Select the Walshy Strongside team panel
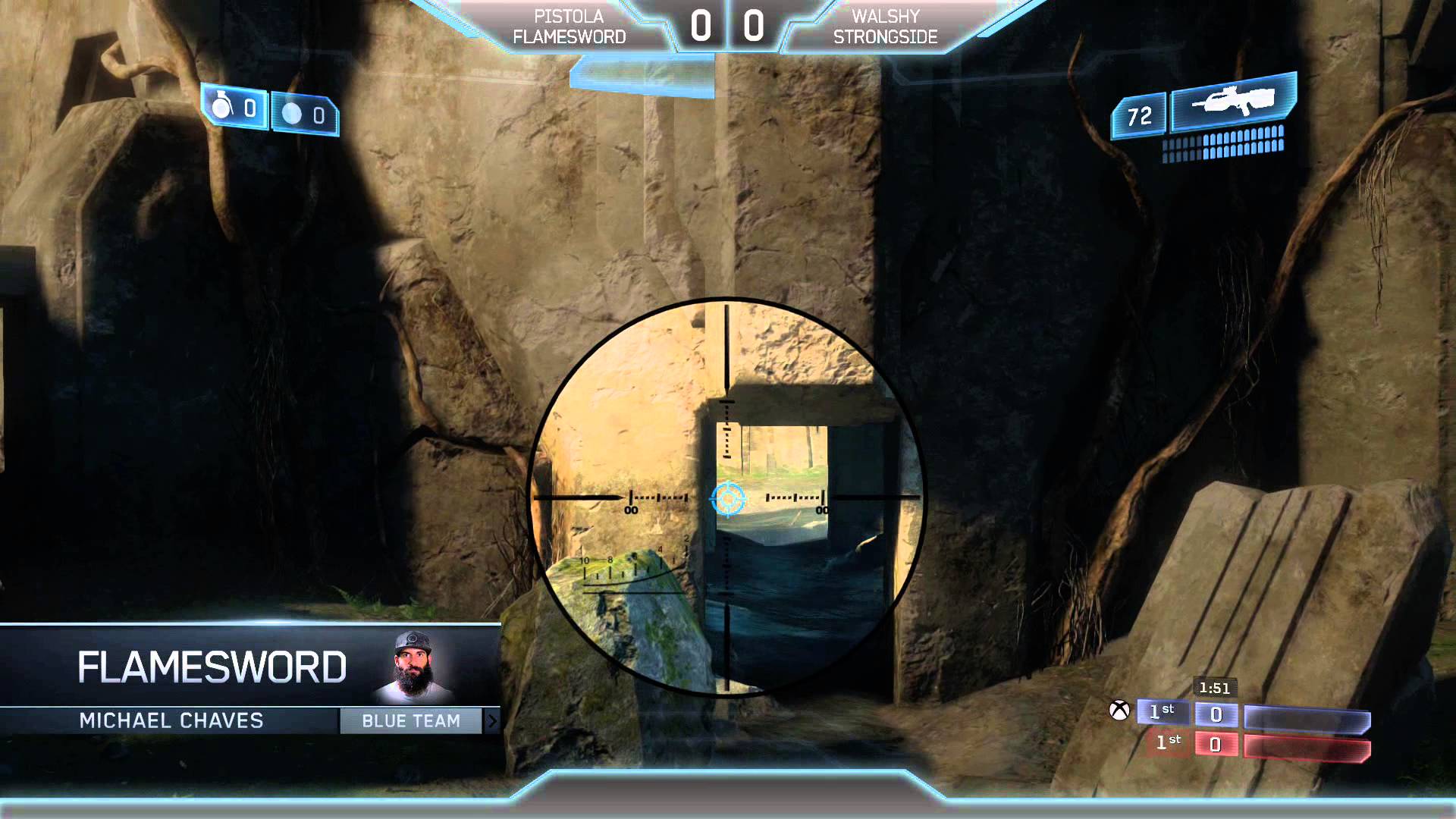The width and height of the screenshot is (1456, 819). pos(885,27)
